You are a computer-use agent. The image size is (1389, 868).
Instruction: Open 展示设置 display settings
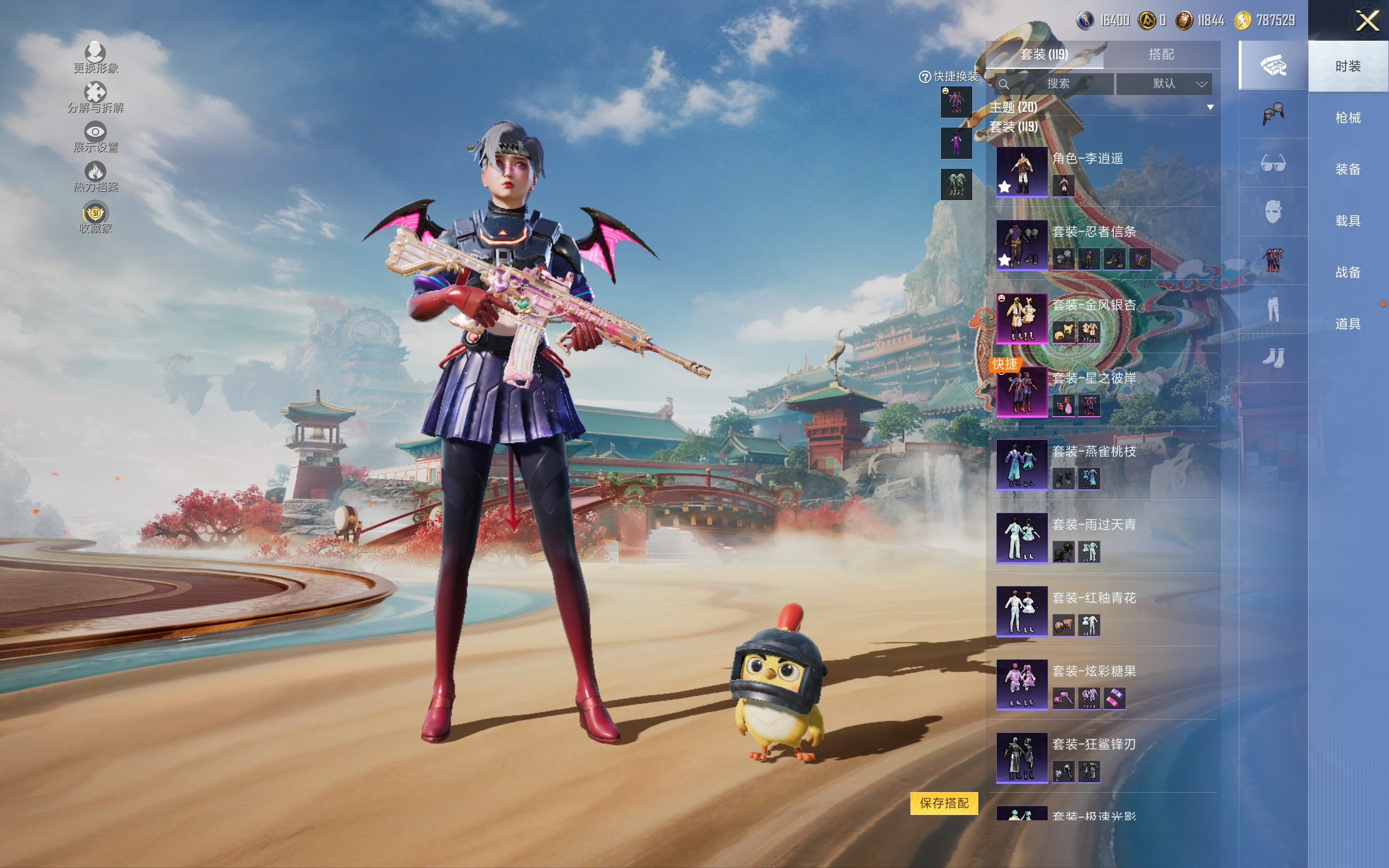pyautogui.click(x=95, y=137)
